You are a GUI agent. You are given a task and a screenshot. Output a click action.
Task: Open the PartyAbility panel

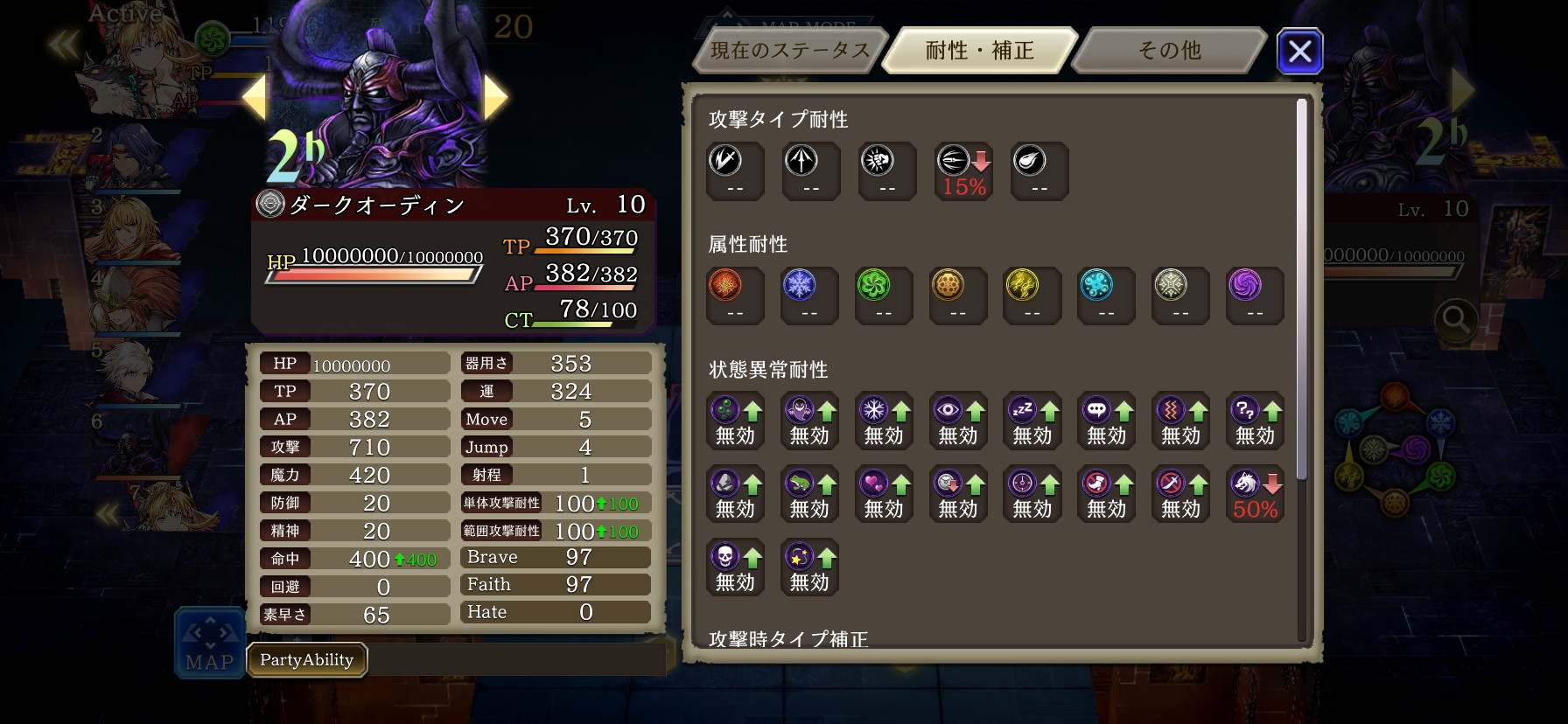(x=306, y=660)
